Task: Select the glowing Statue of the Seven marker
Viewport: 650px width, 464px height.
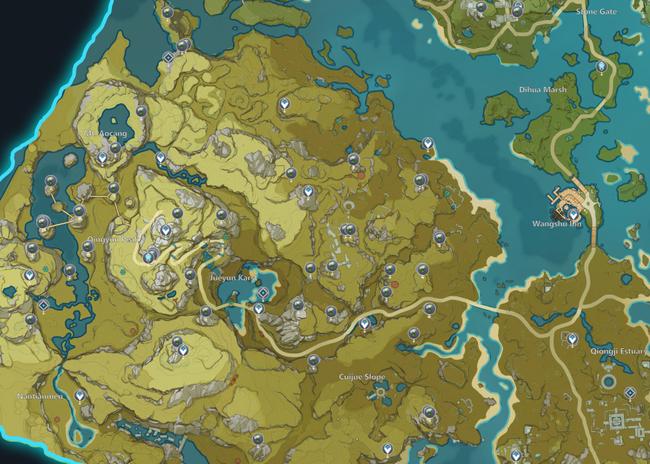Action: [148, 257]
